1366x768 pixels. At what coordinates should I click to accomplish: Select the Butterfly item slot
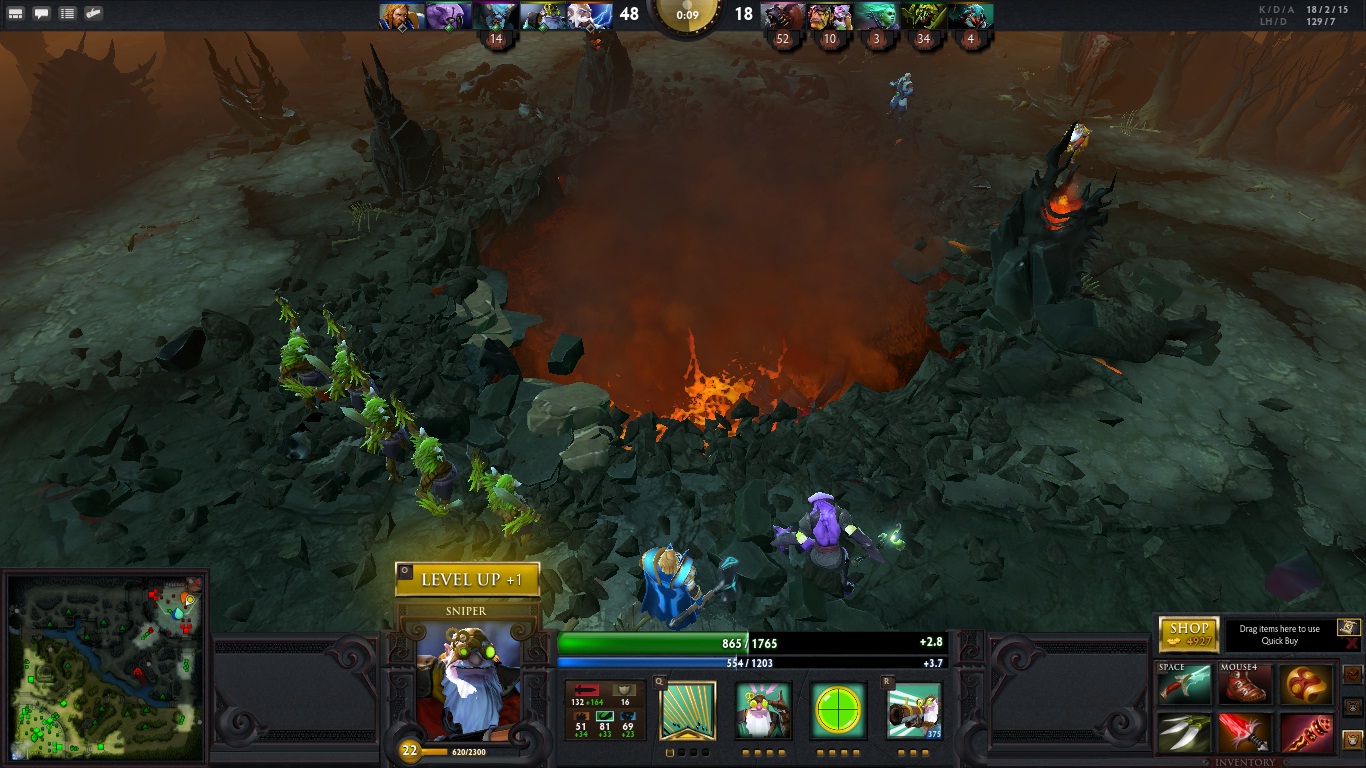(1184, 733)
